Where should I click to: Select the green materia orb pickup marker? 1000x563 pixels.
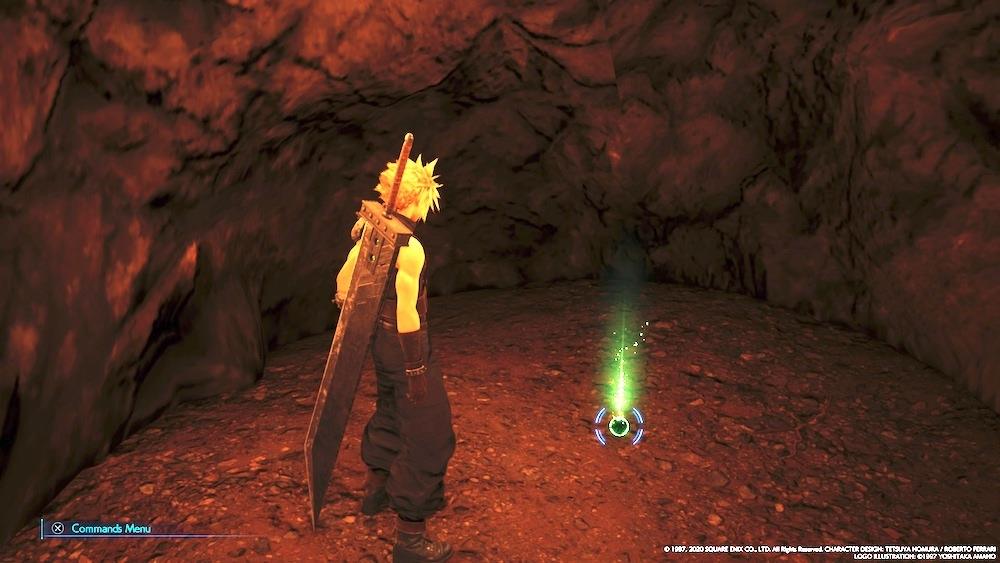click(619, 427)
